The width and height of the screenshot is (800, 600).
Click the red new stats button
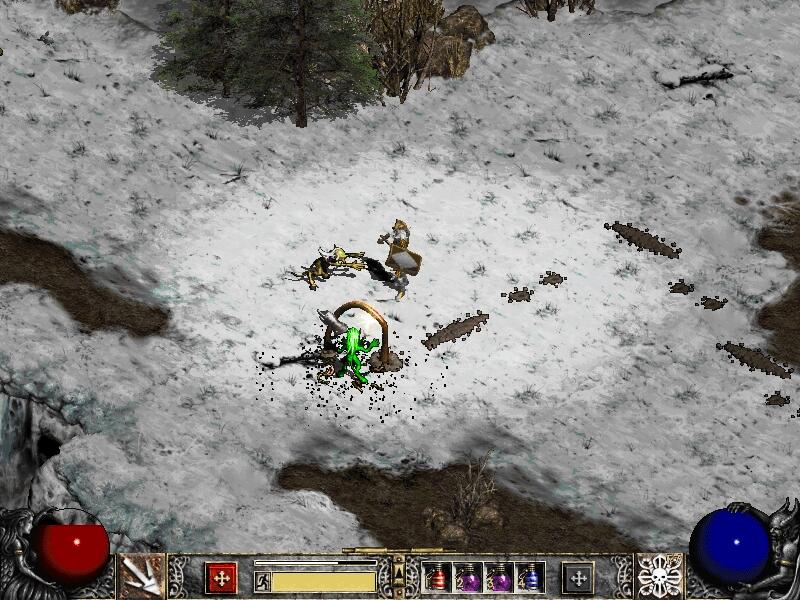tap(221, 577)
